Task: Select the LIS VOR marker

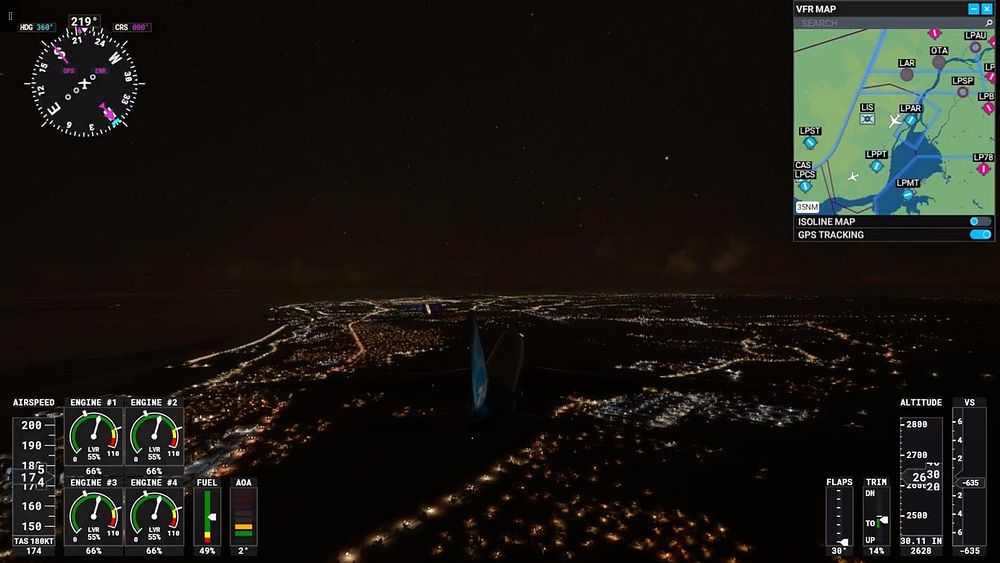Action: [867, 119]
